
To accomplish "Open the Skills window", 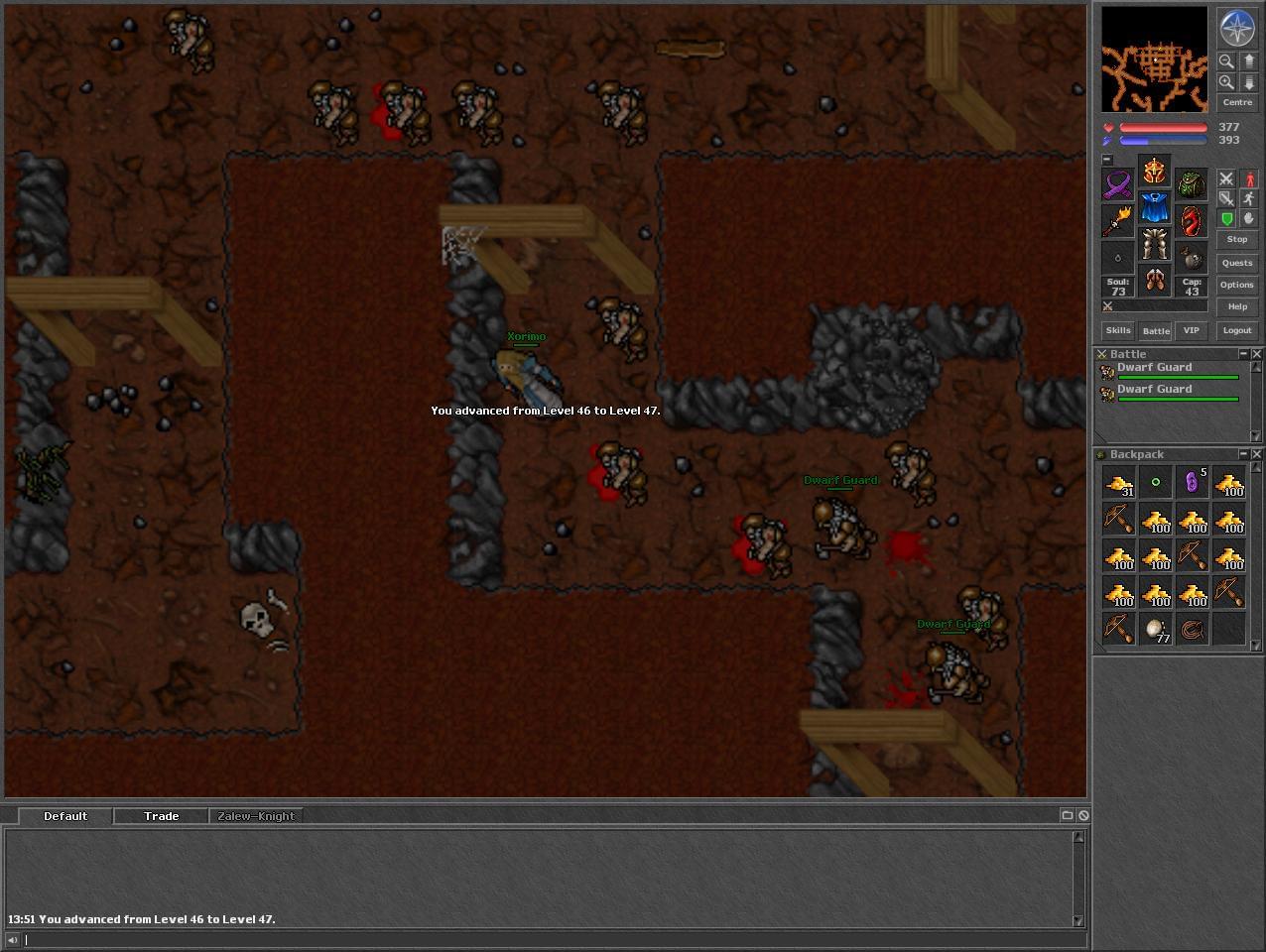I will pos(1118,330).
